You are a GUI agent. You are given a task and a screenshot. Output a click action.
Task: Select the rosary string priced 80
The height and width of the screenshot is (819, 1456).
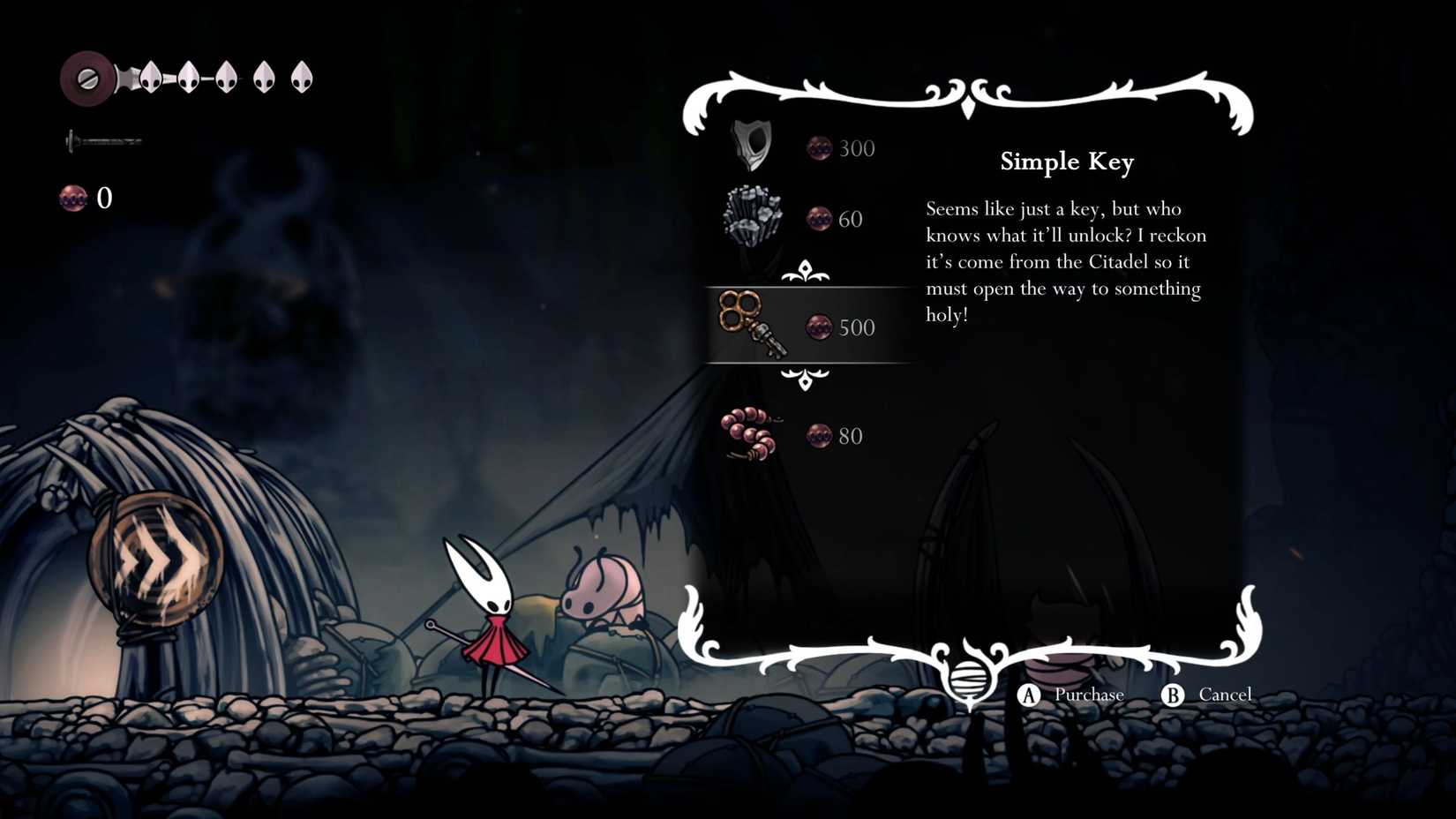tap(750, 434)
